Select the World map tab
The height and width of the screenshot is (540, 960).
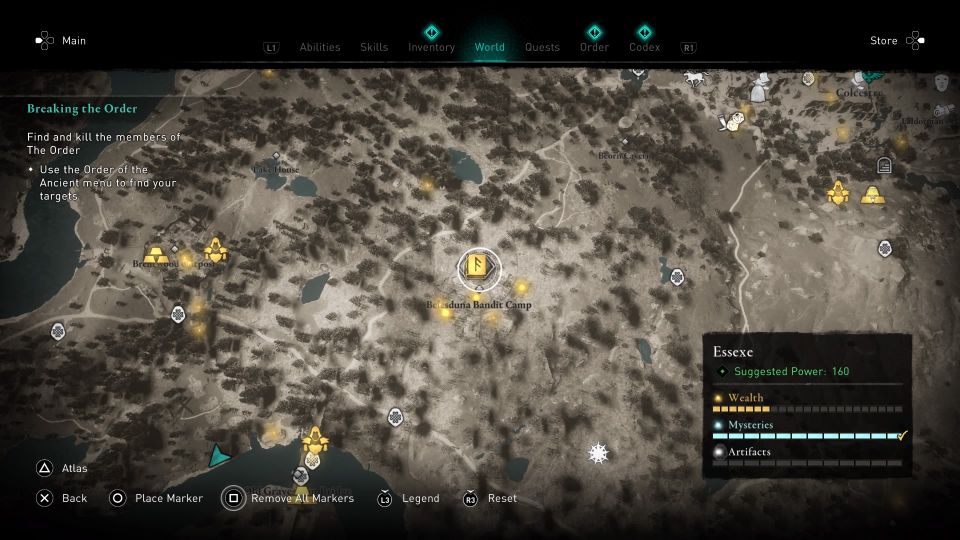click(x=490, y=47)
